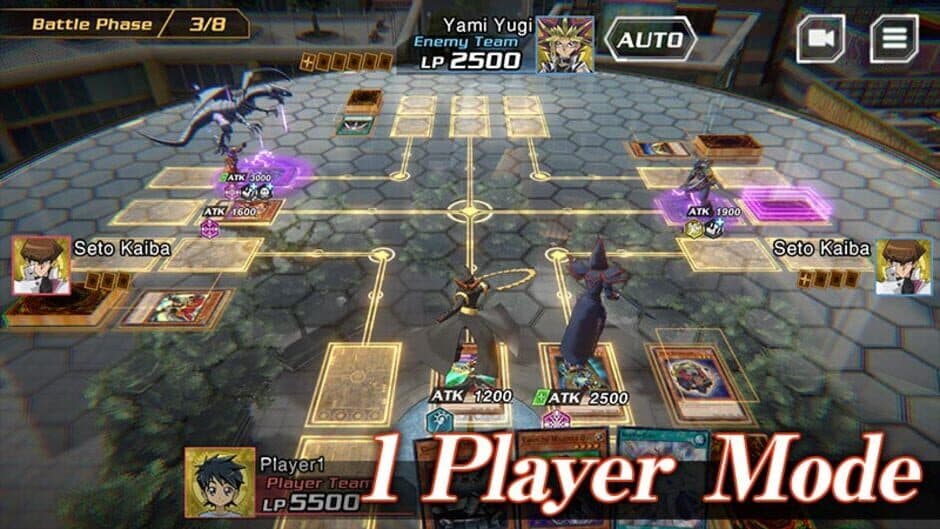Click the video camera button
The width and height of the screenshot is (940, 529).
[820, 39]
